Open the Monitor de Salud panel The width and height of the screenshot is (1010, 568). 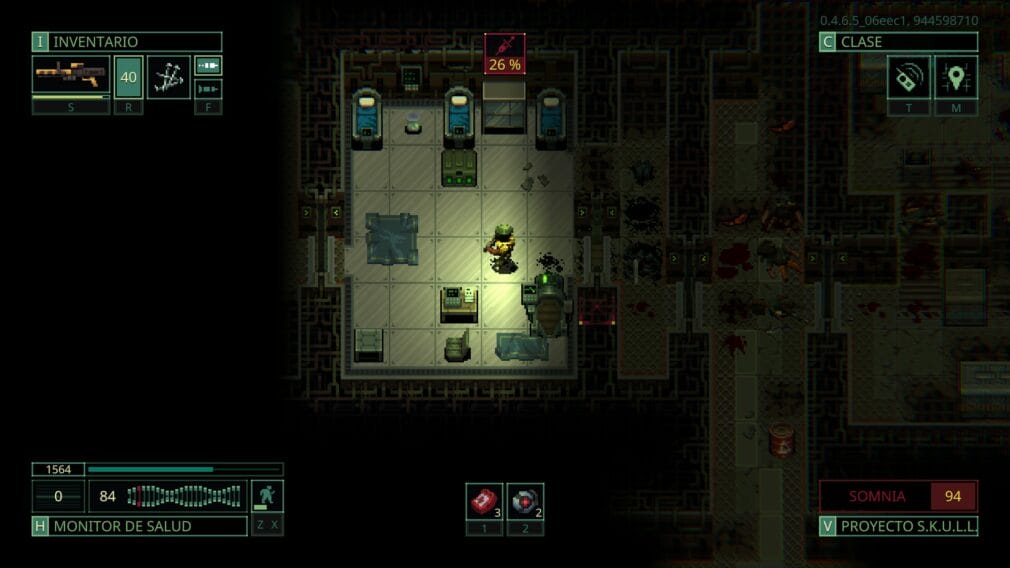click(140, 526)
